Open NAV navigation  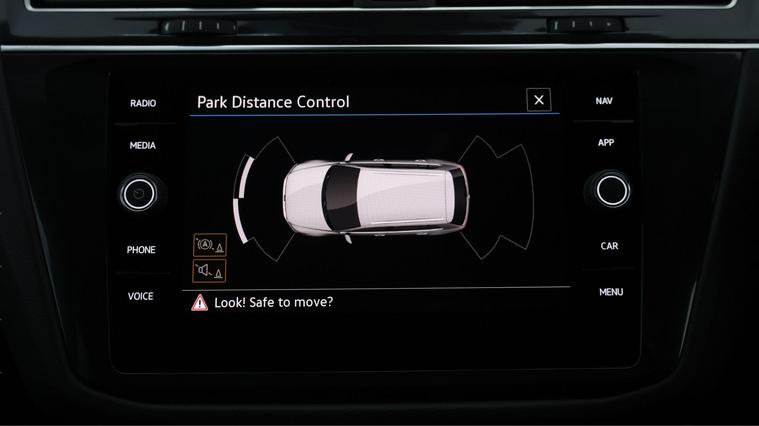point(604,101)
